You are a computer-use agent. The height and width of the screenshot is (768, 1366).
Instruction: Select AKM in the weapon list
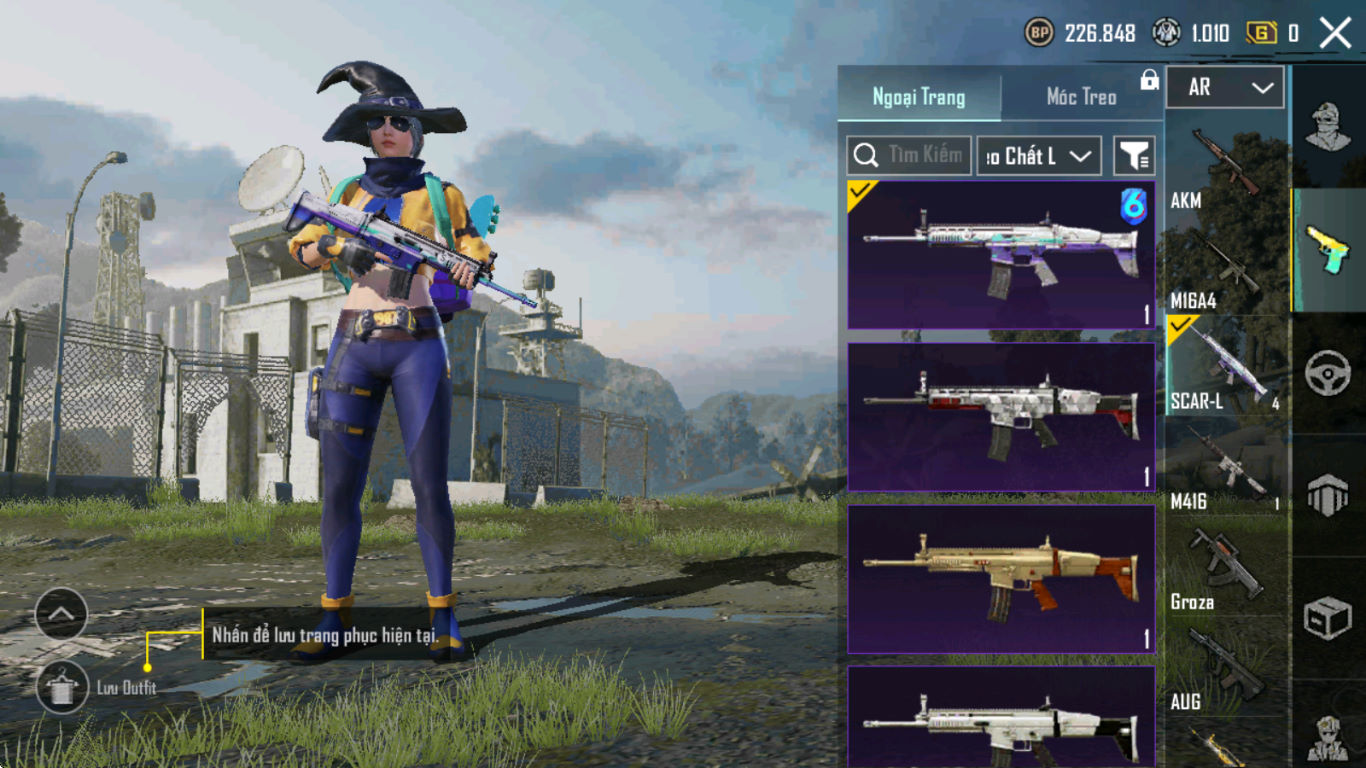(x=1226, y=167)
